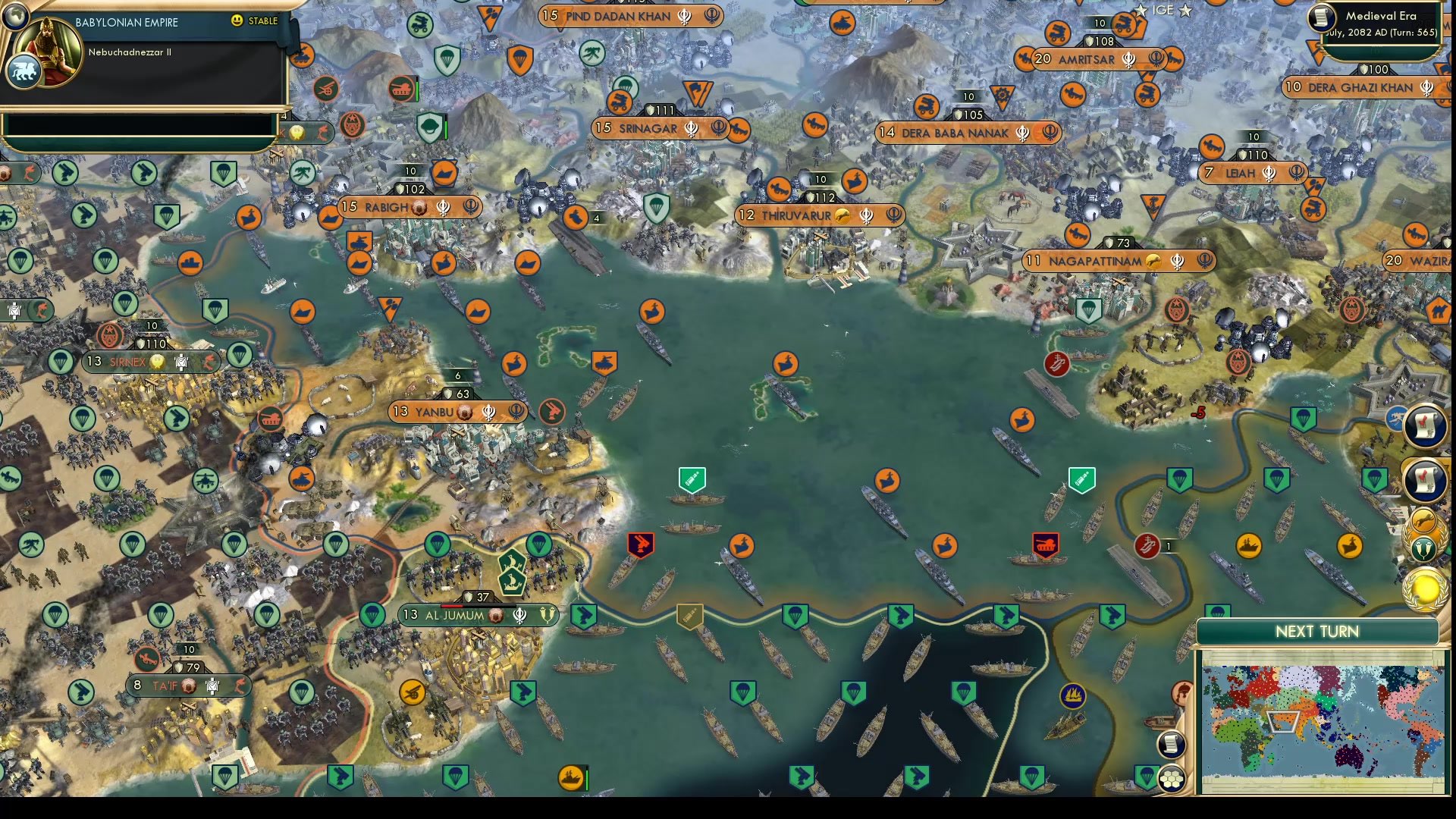The height and width of the screenshot is (819, 1456).
Task: Click the Next Turn button
Action: pyautogui.click(x=1316, y=631)
